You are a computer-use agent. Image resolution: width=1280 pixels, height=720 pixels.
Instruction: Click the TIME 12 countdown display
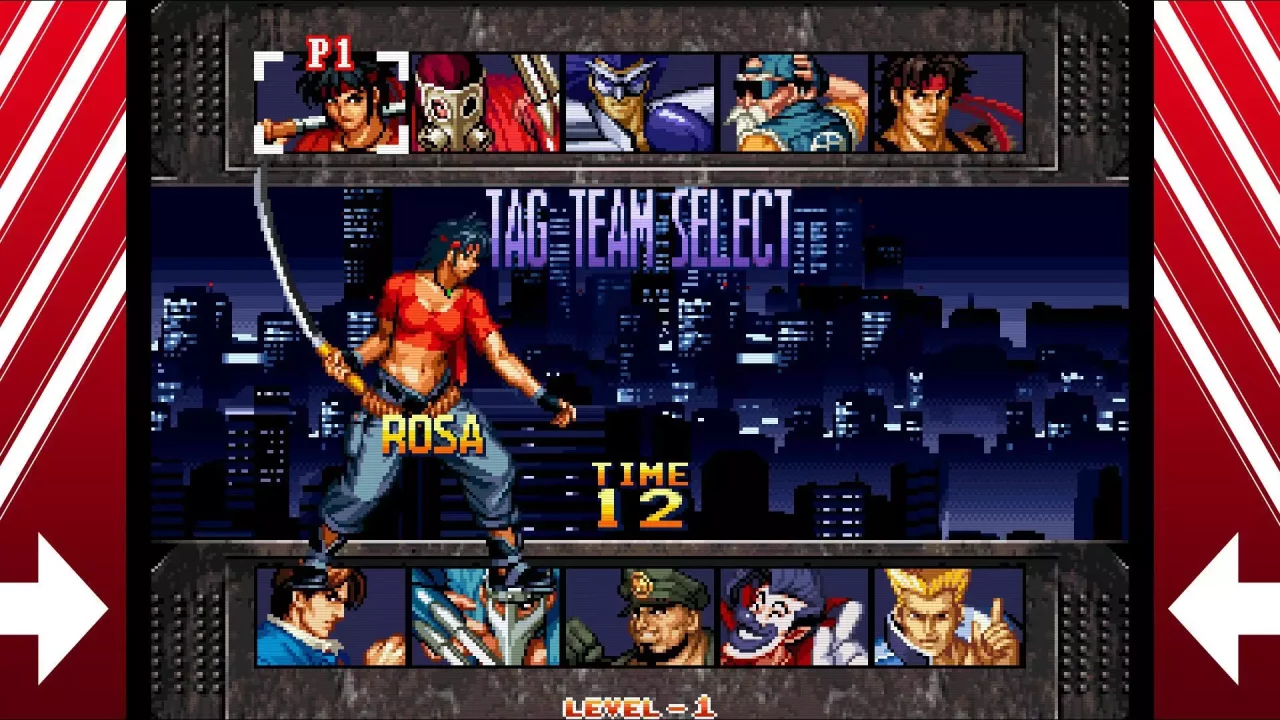(641, 493)
